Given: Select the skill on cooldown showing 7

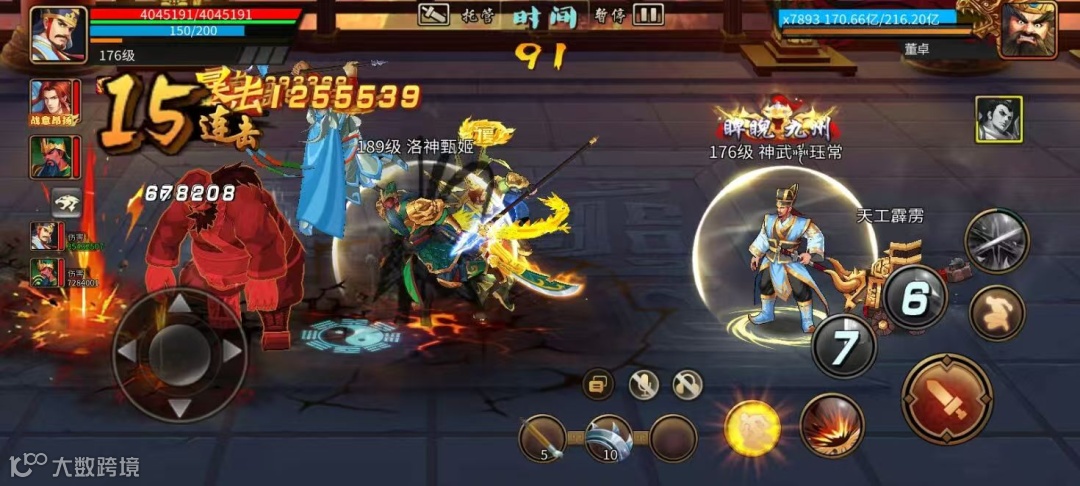Looking at the screenshot, I should 844,346.
